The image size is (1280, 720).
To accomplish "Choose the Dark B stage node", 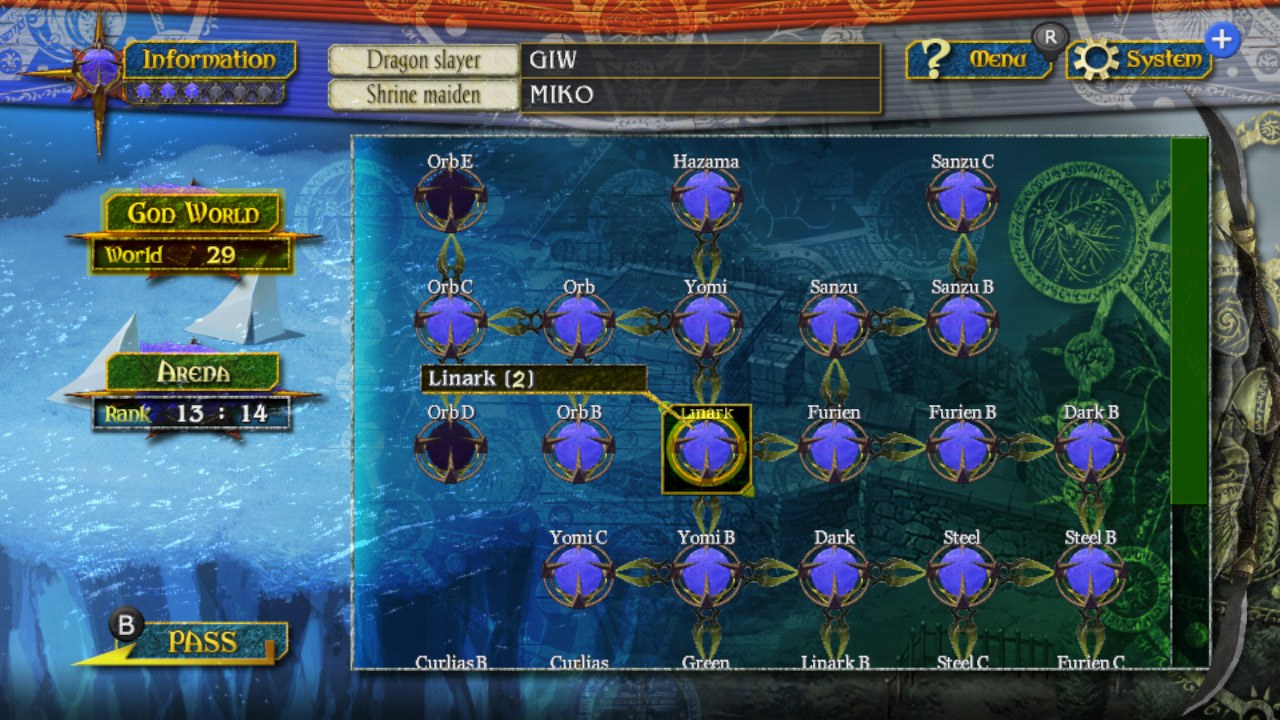I will point(1090,450).
